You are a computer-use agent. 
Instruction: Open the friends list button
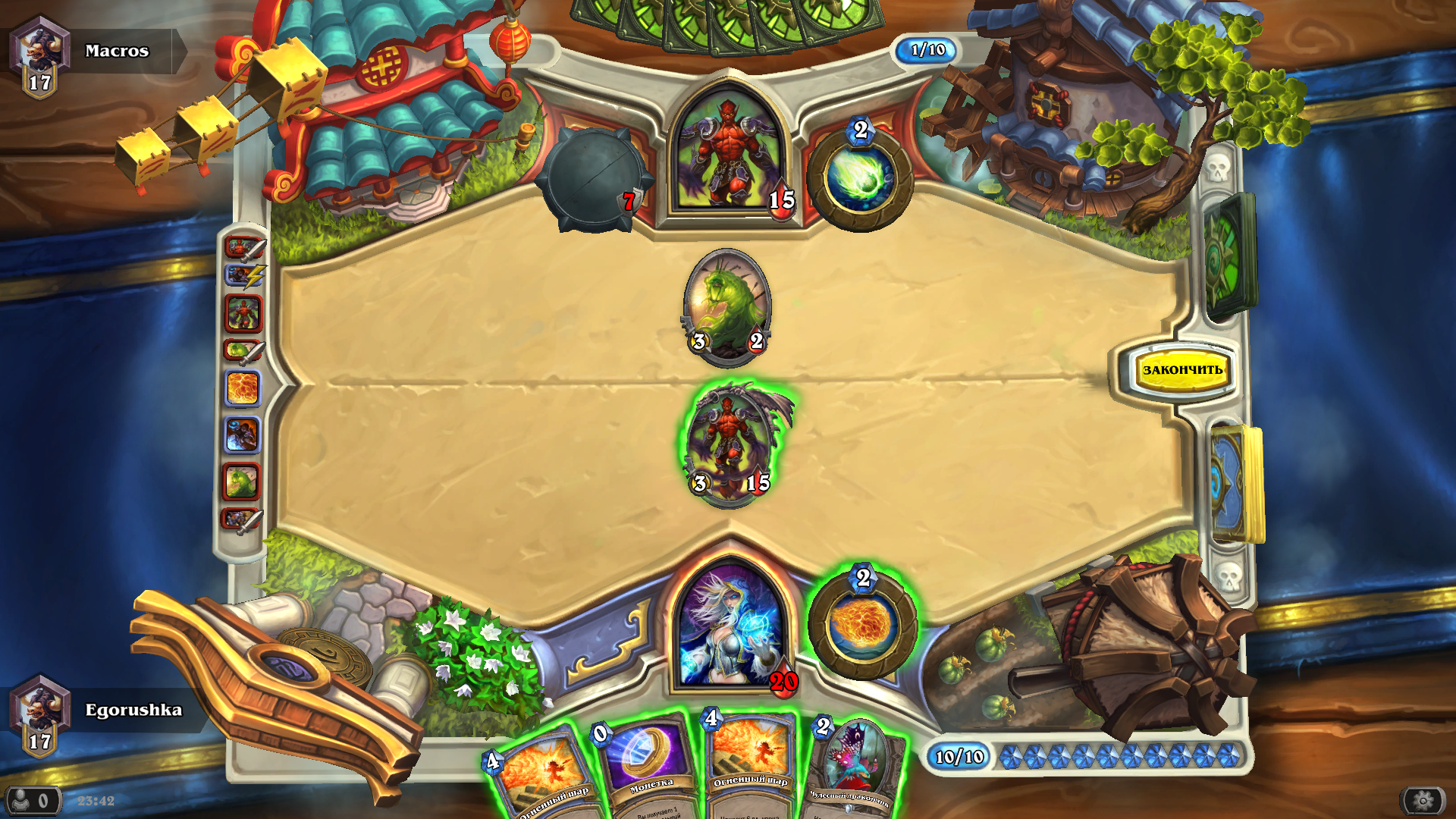(32, 800)
